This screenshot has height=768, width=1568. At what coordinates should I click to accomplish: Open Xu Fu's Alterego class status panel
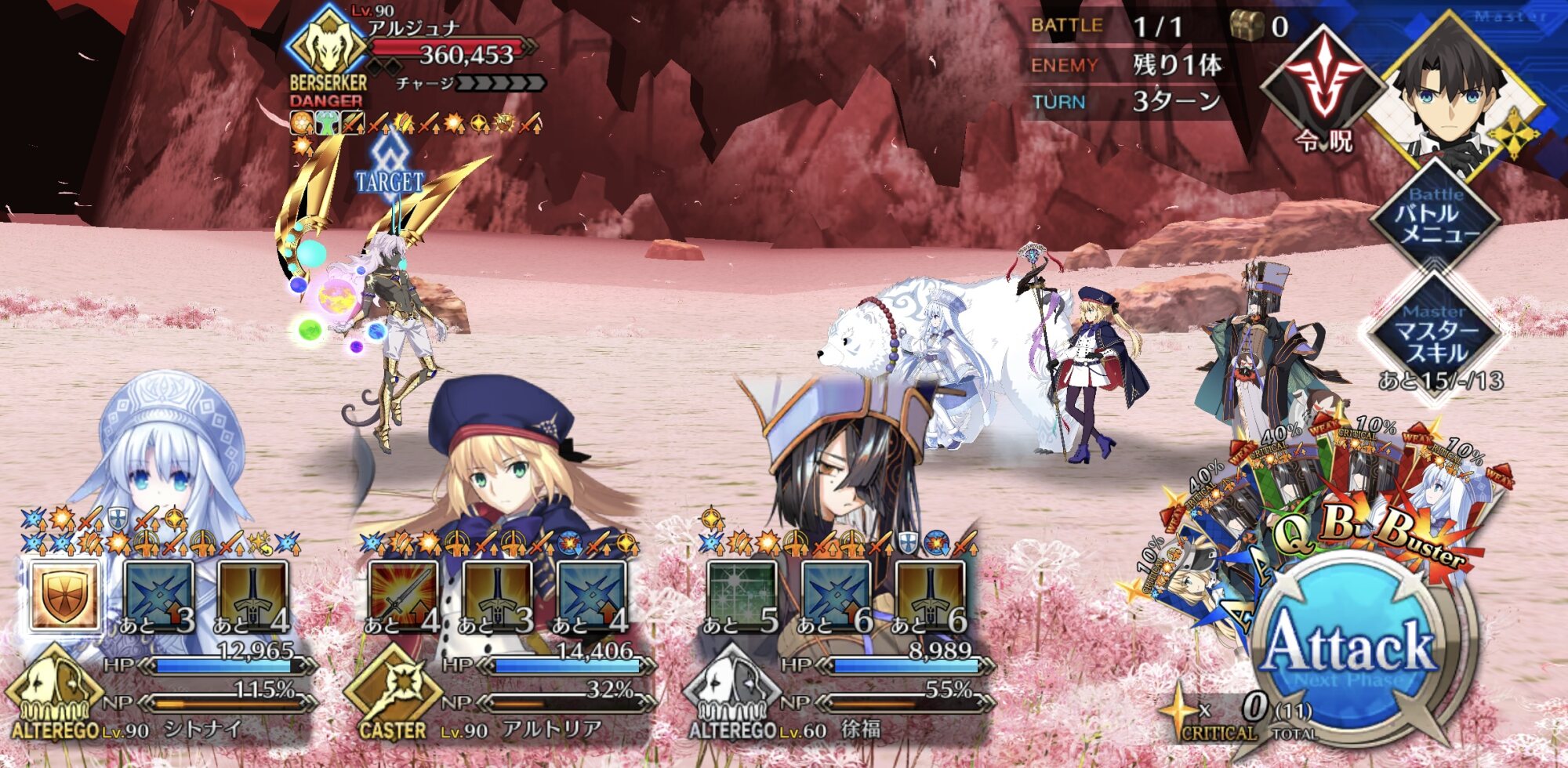731,694
